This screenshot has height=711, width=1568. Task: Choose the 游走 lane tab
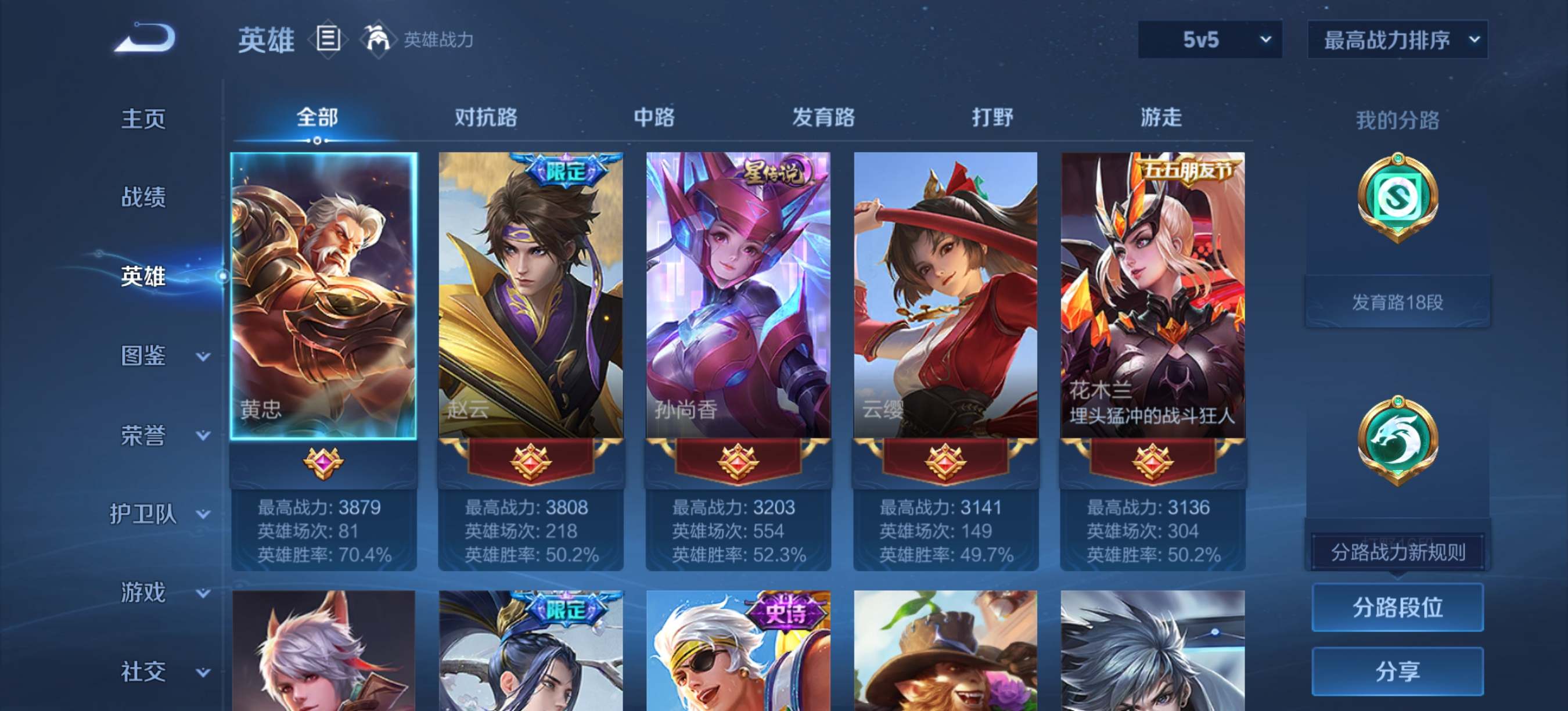click(1161, 117)
